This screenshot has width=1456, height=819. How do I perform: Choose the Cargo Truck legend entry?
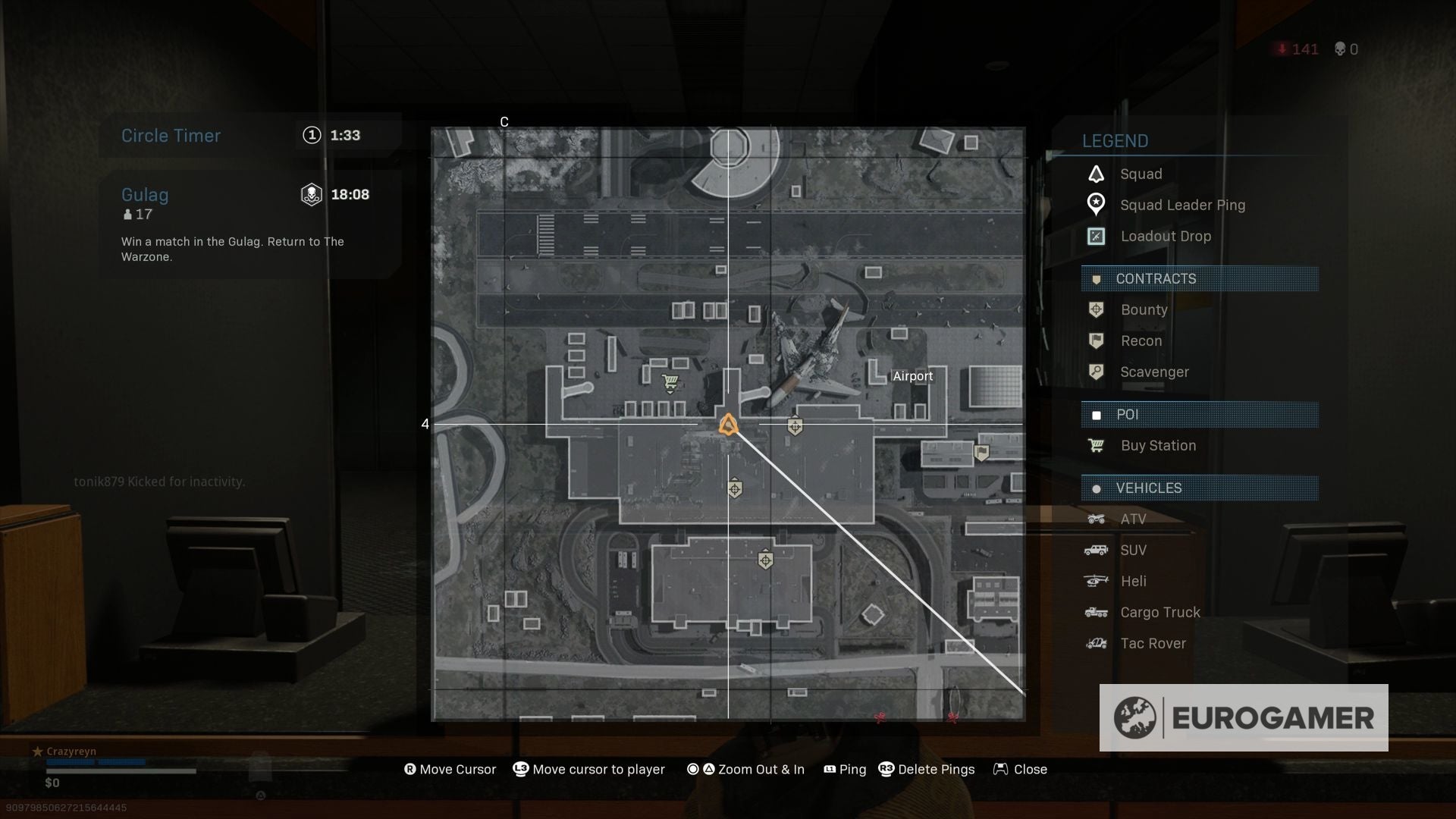tap(1160, 613)
